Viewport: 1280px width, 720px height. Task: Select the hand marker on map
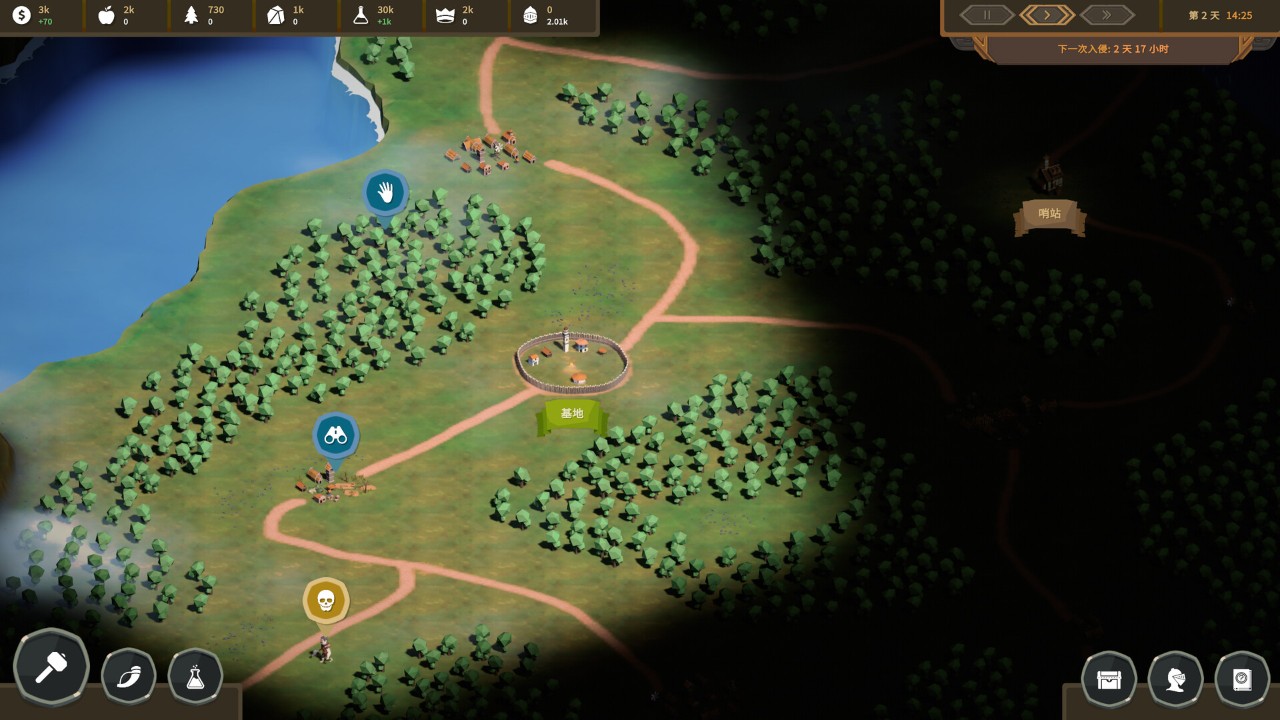coord(385,192)
